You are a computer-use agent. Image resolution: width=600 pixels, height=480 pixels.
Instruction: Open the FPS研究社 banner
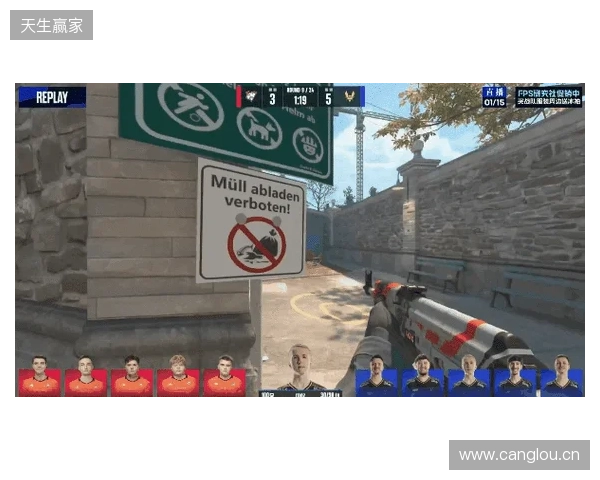pos(548,96)
